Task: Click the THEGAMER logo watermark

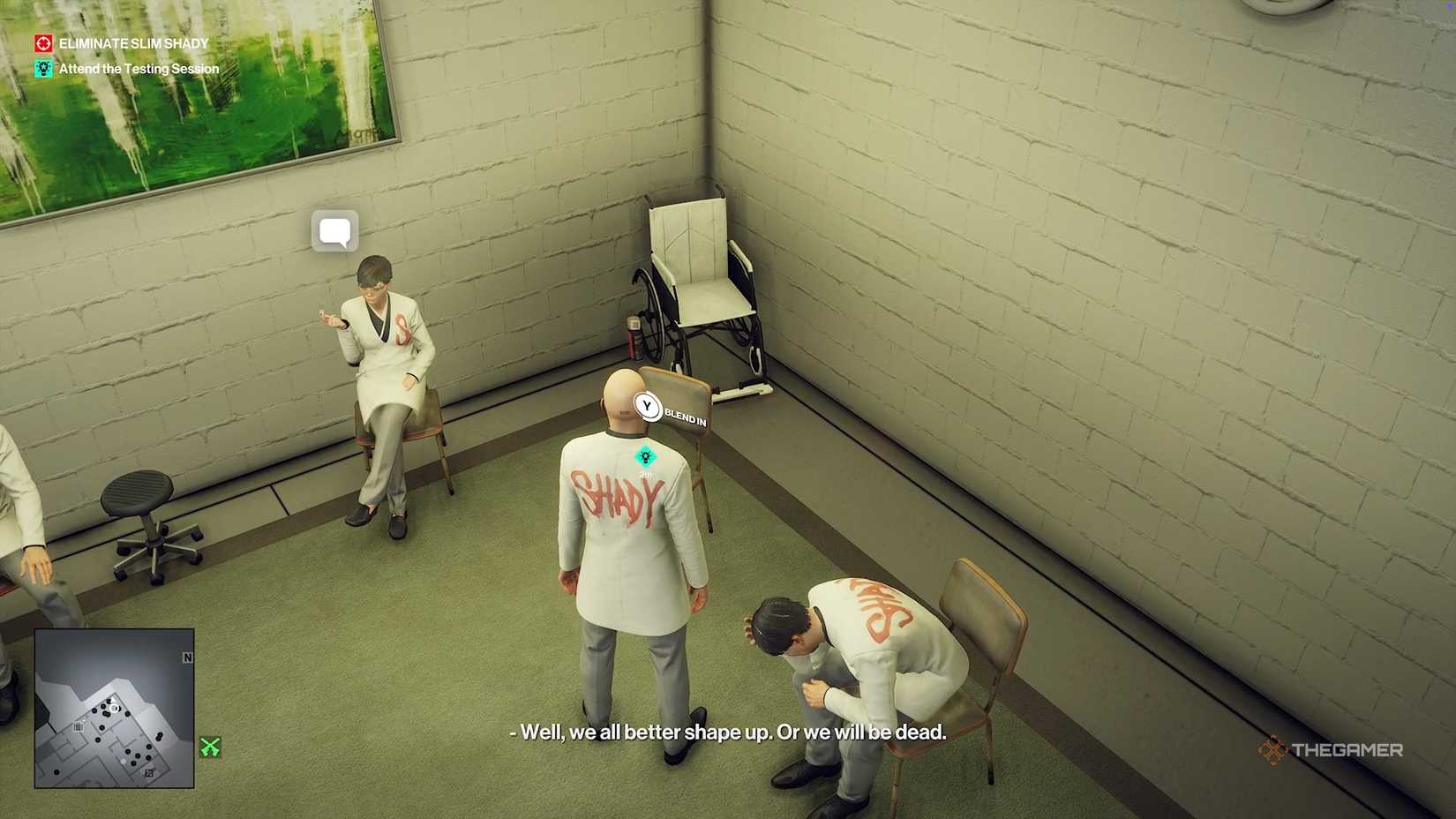Action: (x=1332, y=751)
